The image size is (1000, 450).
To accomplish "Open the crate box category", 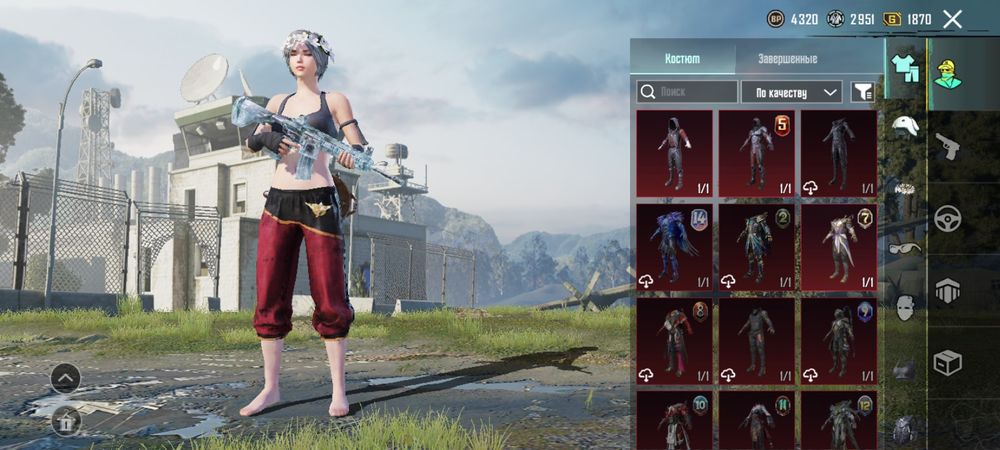I will (947, 362).
